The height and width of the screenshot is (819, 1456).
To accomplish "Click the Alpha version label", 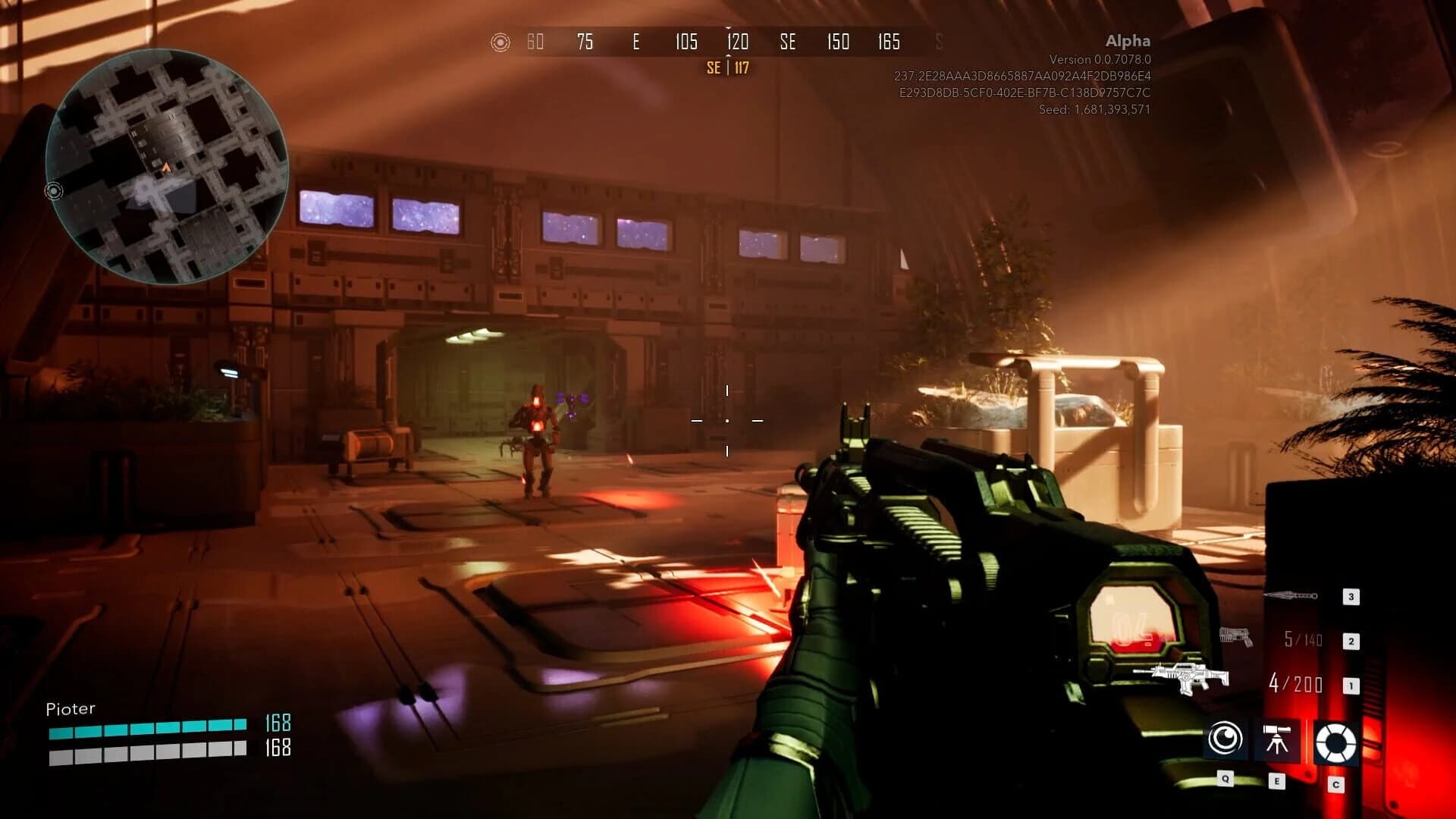I will pyautogui.click(x=1127, y=42).
